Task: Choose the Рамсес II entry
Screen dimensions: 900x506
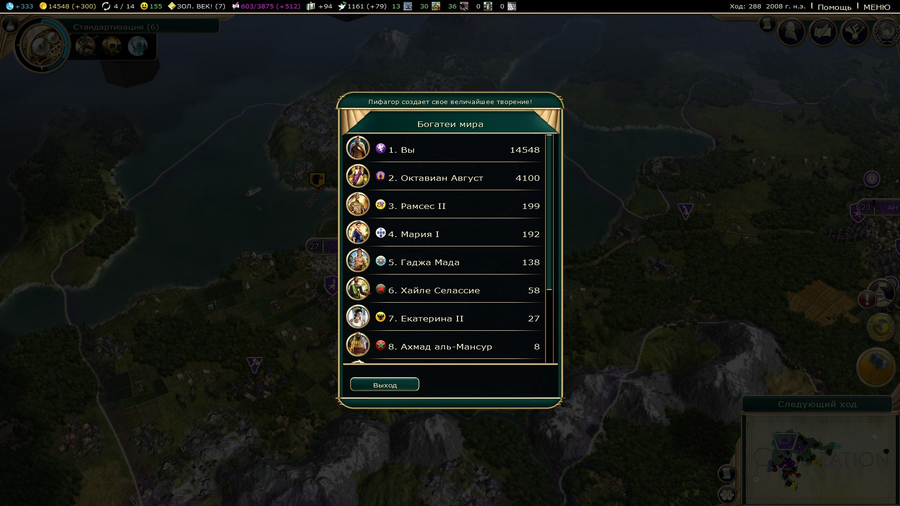Action: pyautogui.click(x=445, y=206)
